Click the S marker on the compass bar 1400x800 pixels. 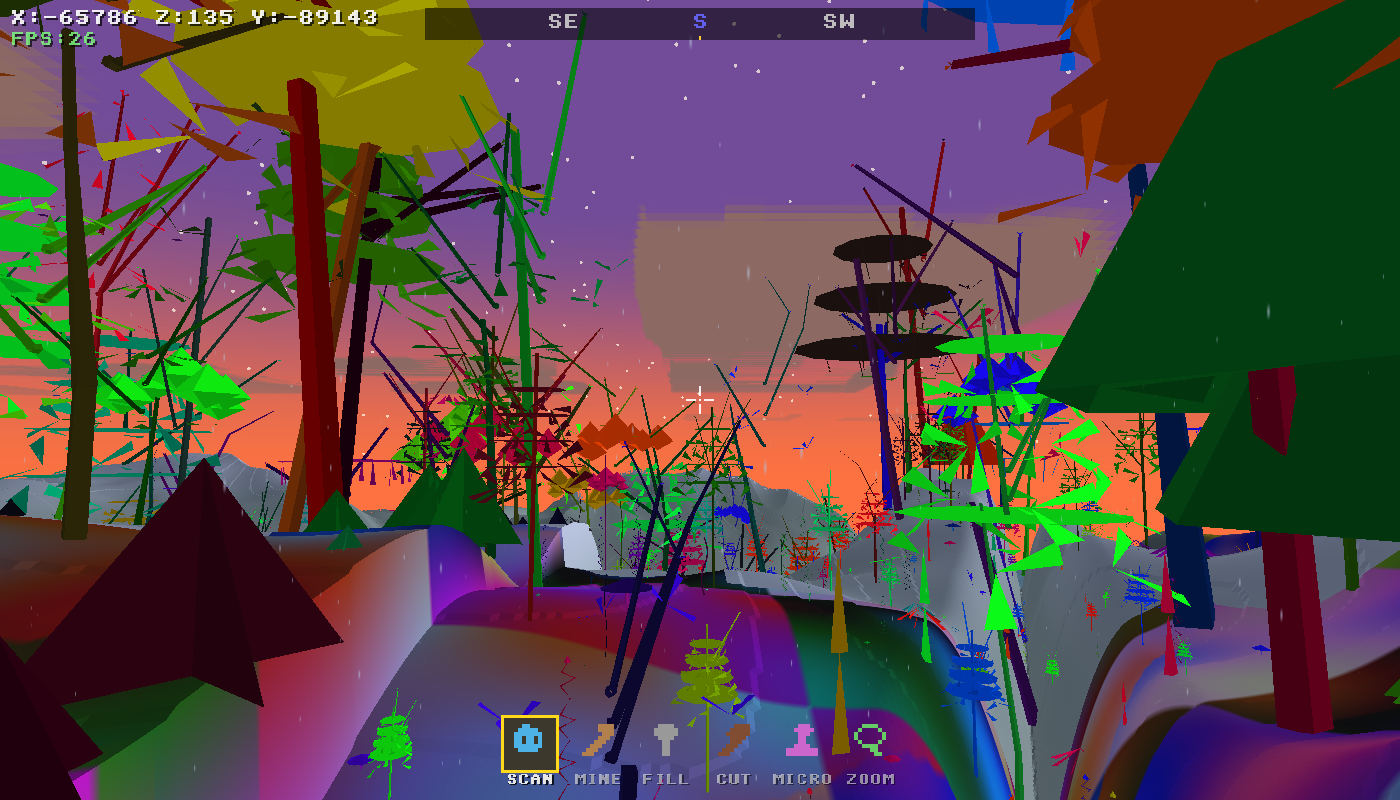click(x=699, y=20)
